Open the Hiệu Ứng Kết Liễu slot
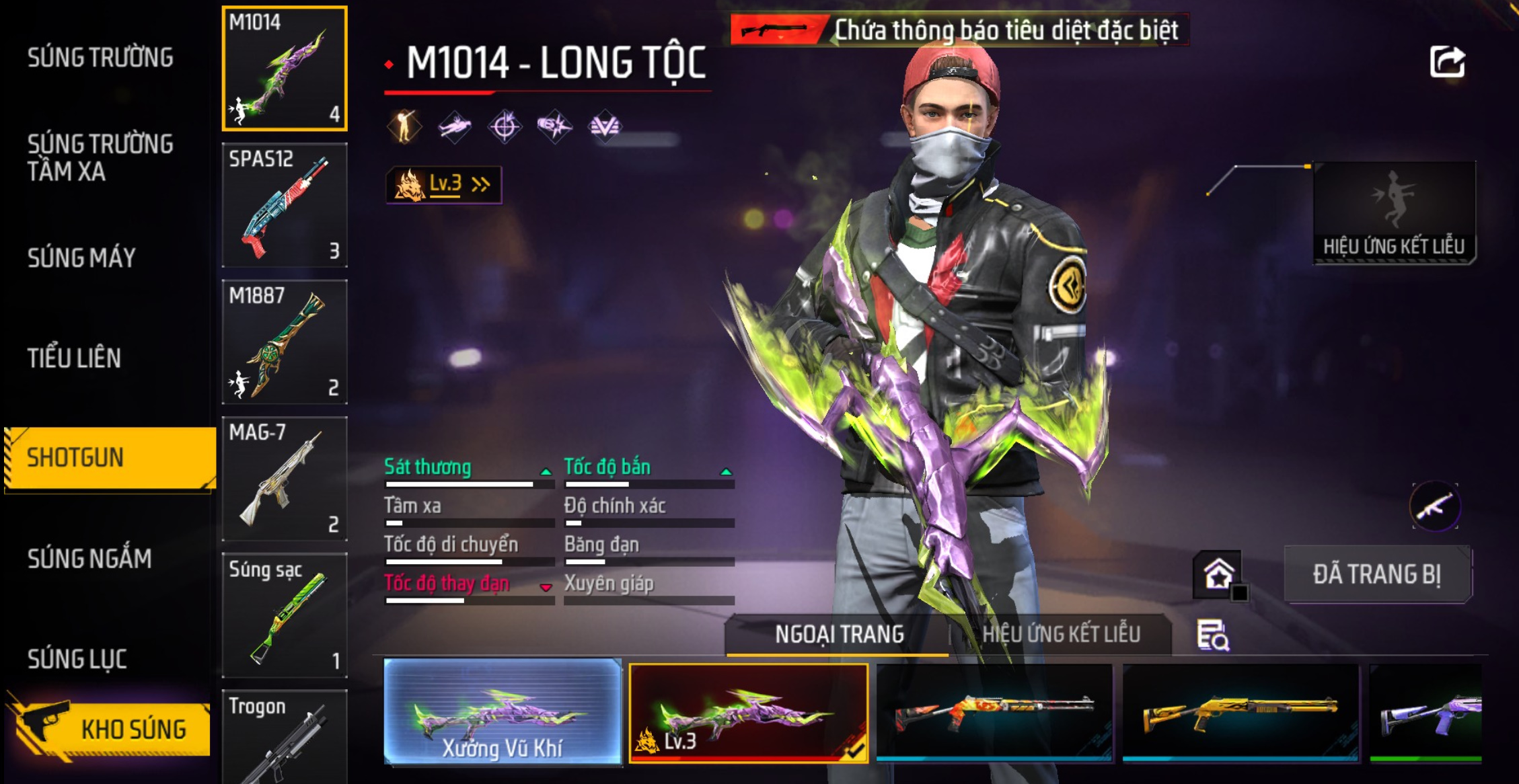1519x784 pixels. point(1394,212)
